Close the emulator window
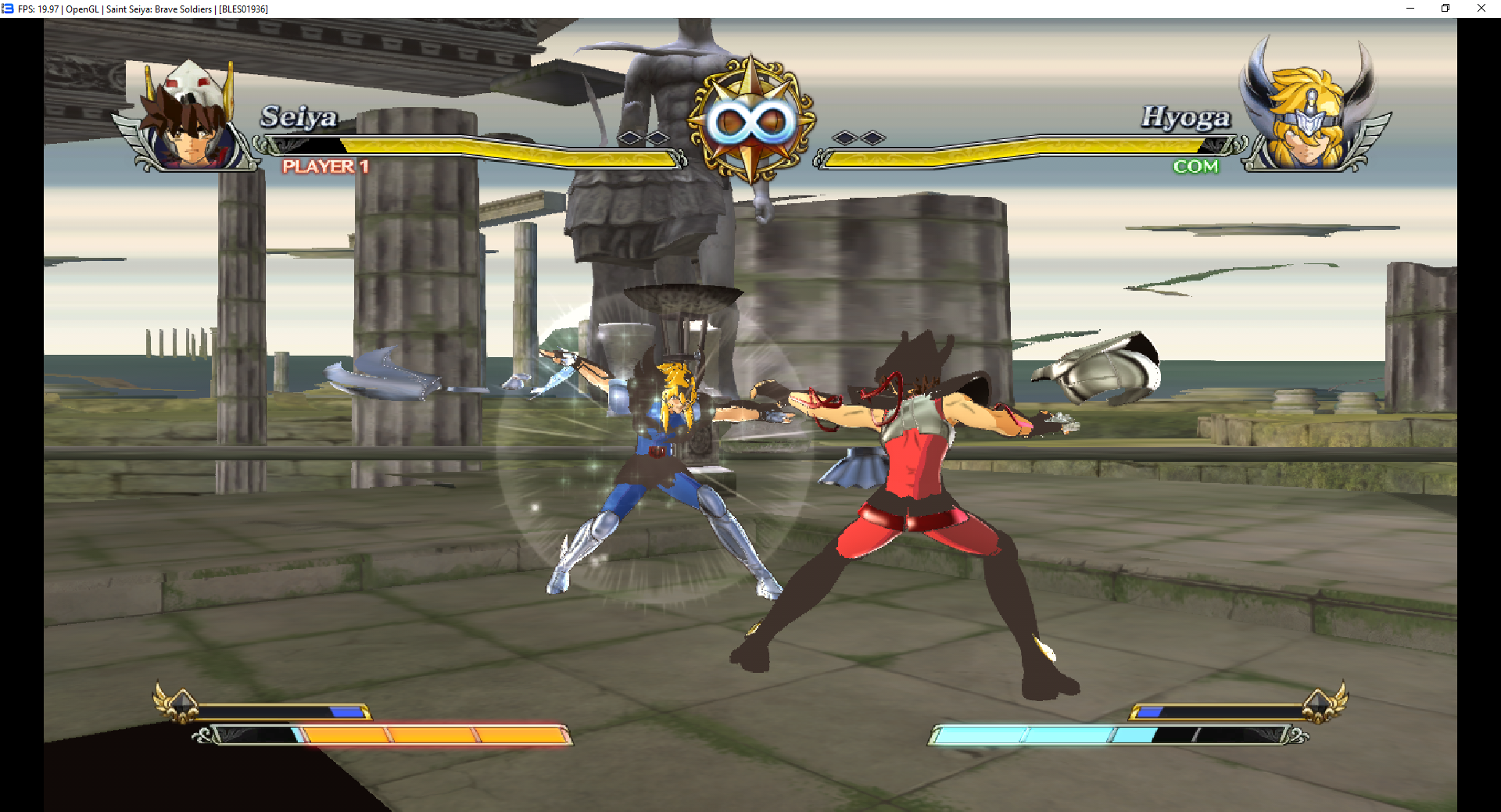Viewport: 1501px width, 812px height. 1481,9
